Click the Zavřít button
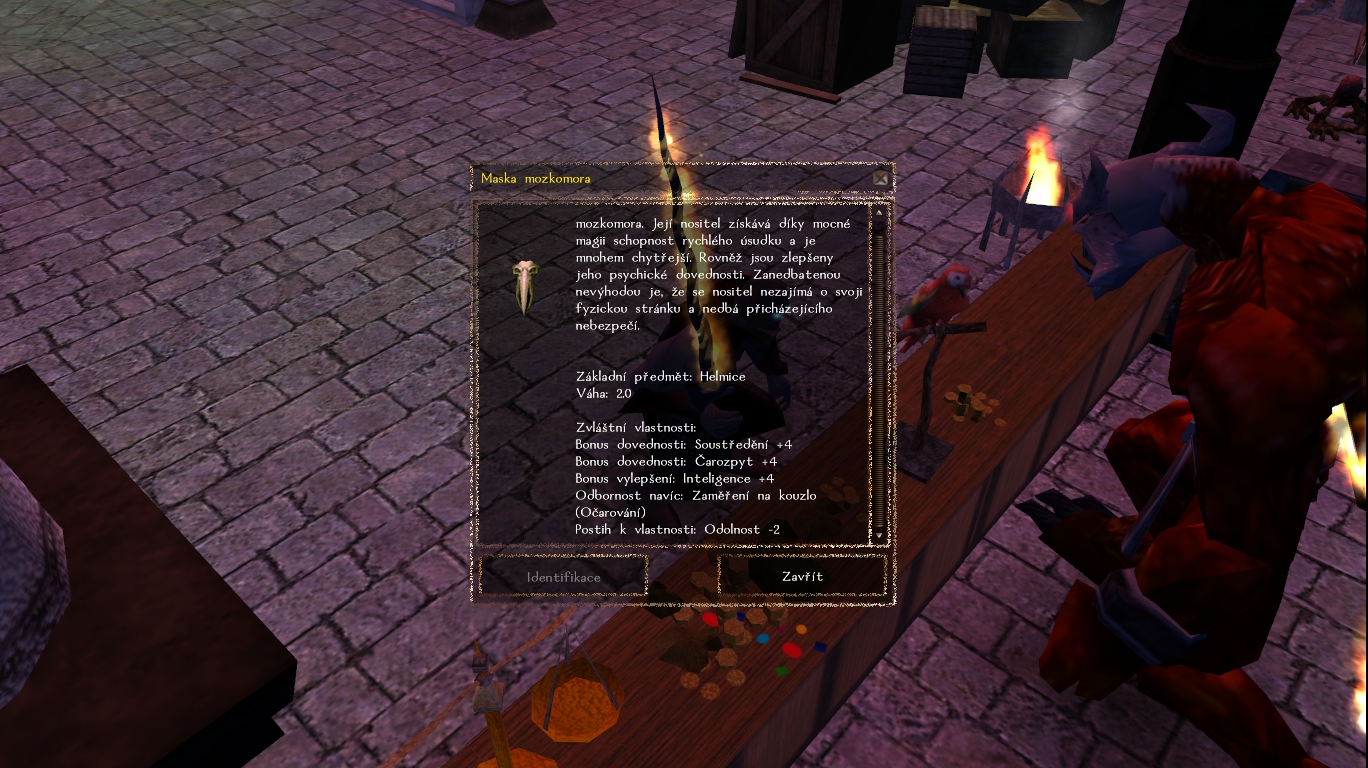 pos(802,577)
